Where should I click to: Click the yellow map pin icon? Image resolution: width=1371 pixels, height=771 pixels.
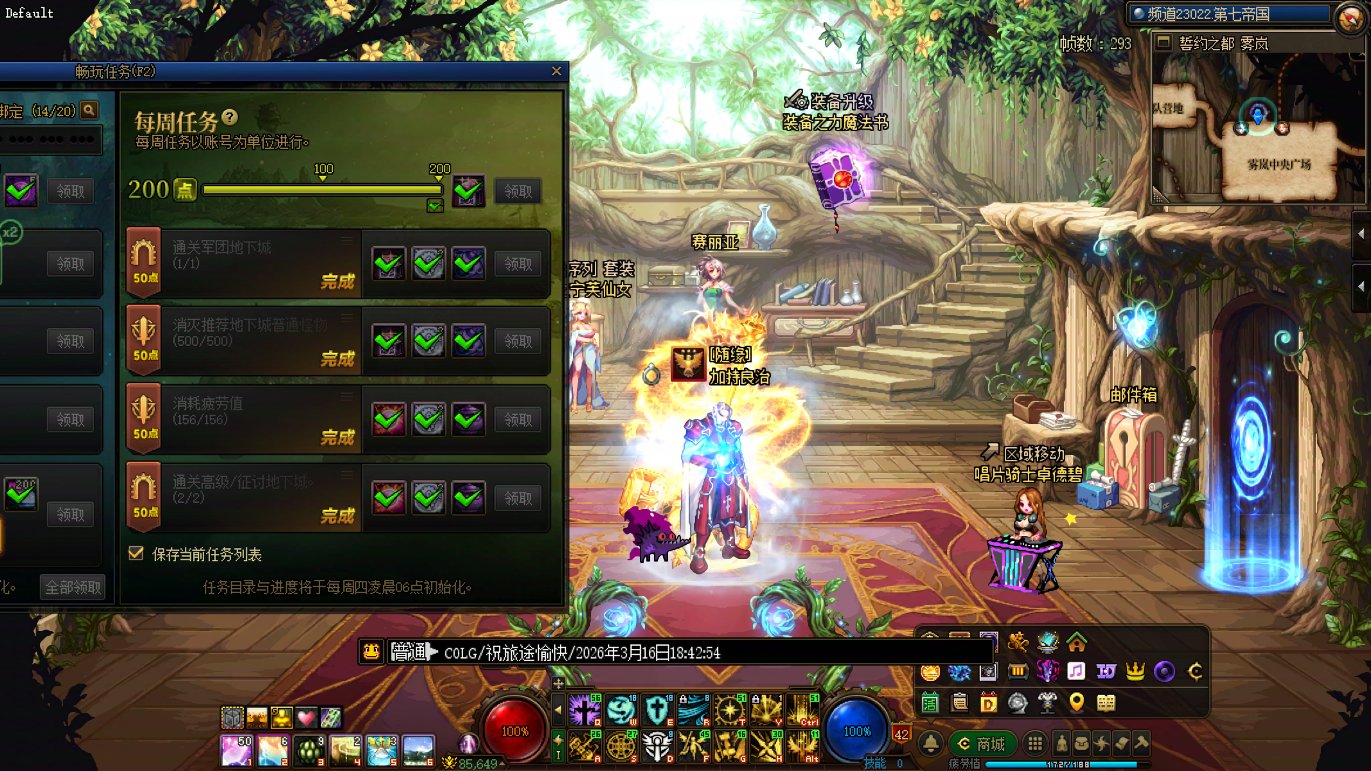point(1076,702)
